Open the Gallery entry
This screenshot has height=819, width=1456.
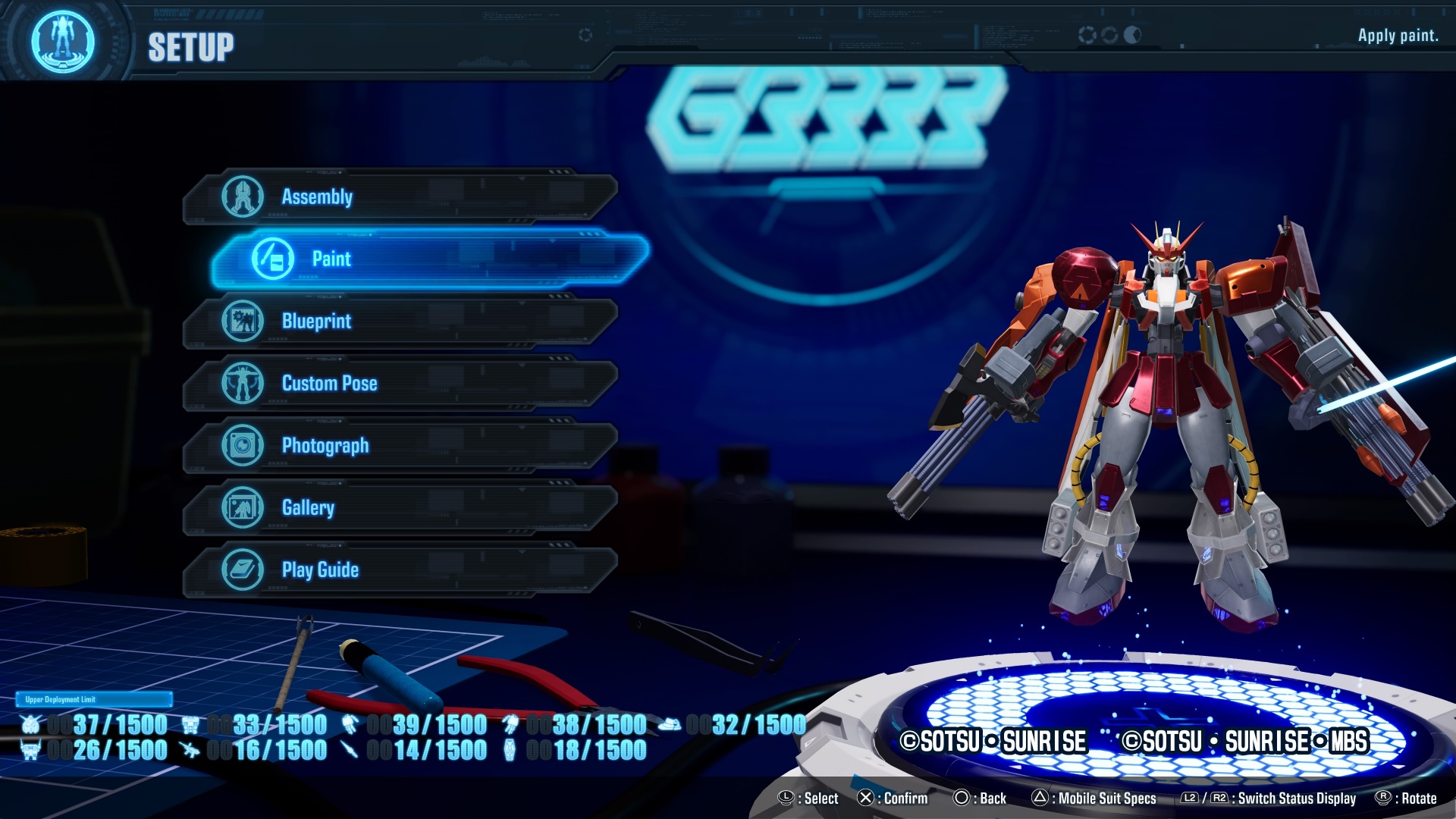click(400, 508)
